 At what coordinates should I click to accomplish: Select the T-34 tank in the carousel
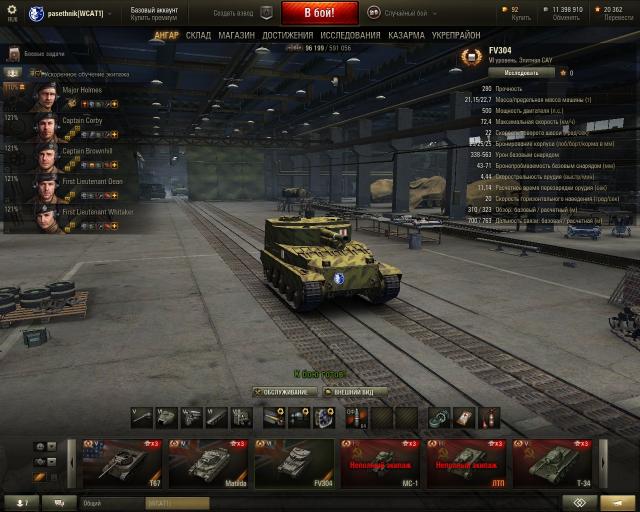click(x=555, y=462)
